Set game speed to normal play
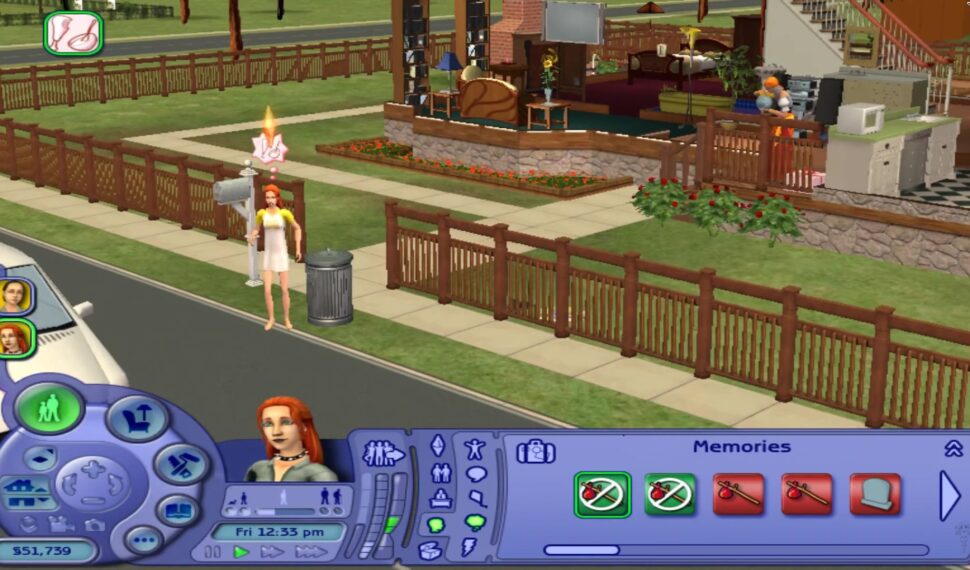 tap(241, 552)
